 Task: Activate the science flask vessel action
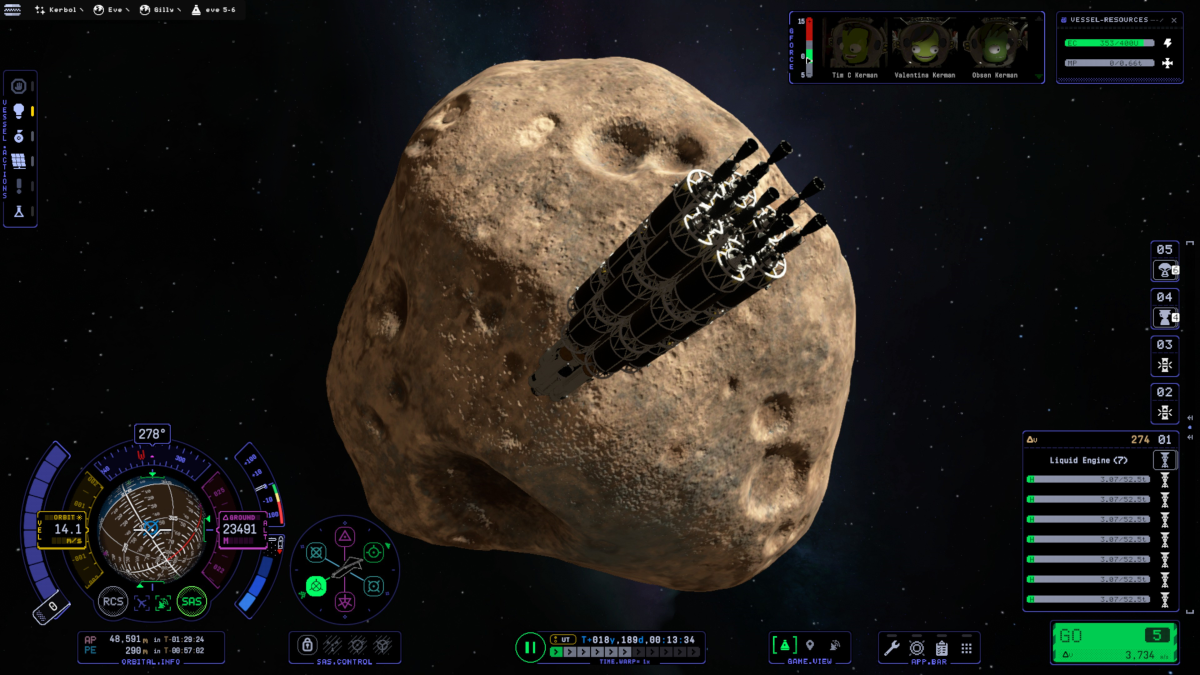pos(18,211)
